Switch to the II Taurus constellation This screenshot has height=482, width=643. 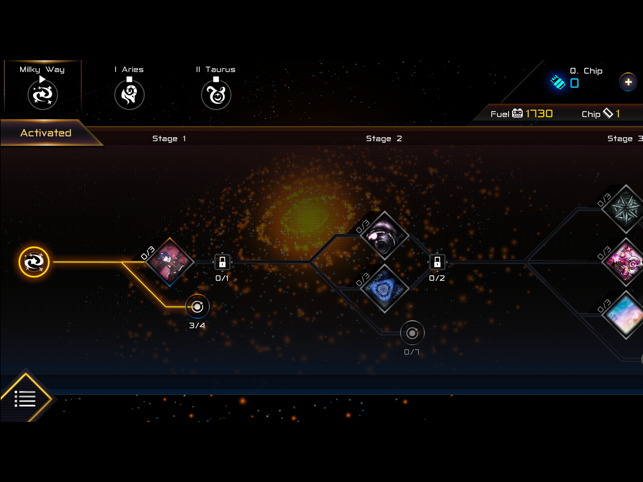pos(216,89)
